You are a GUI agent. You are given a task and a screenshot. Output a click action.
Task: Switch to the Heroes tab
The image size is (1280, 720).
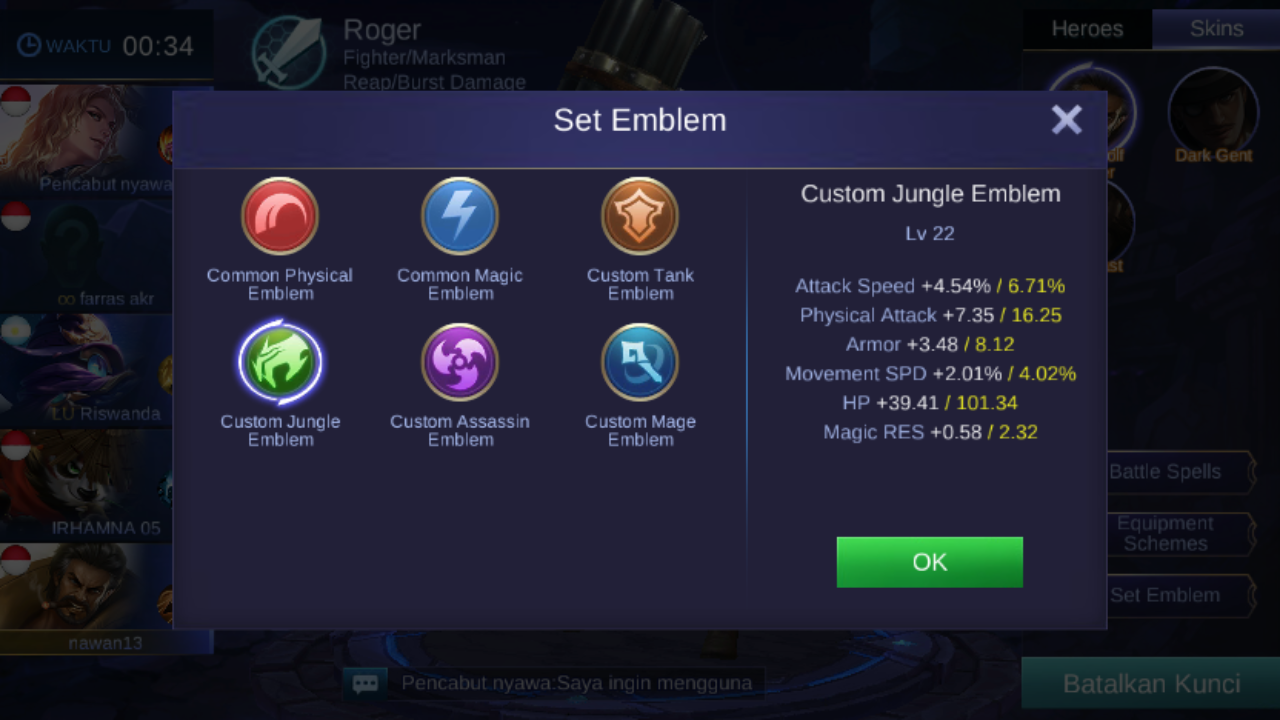click(1087, 29)
